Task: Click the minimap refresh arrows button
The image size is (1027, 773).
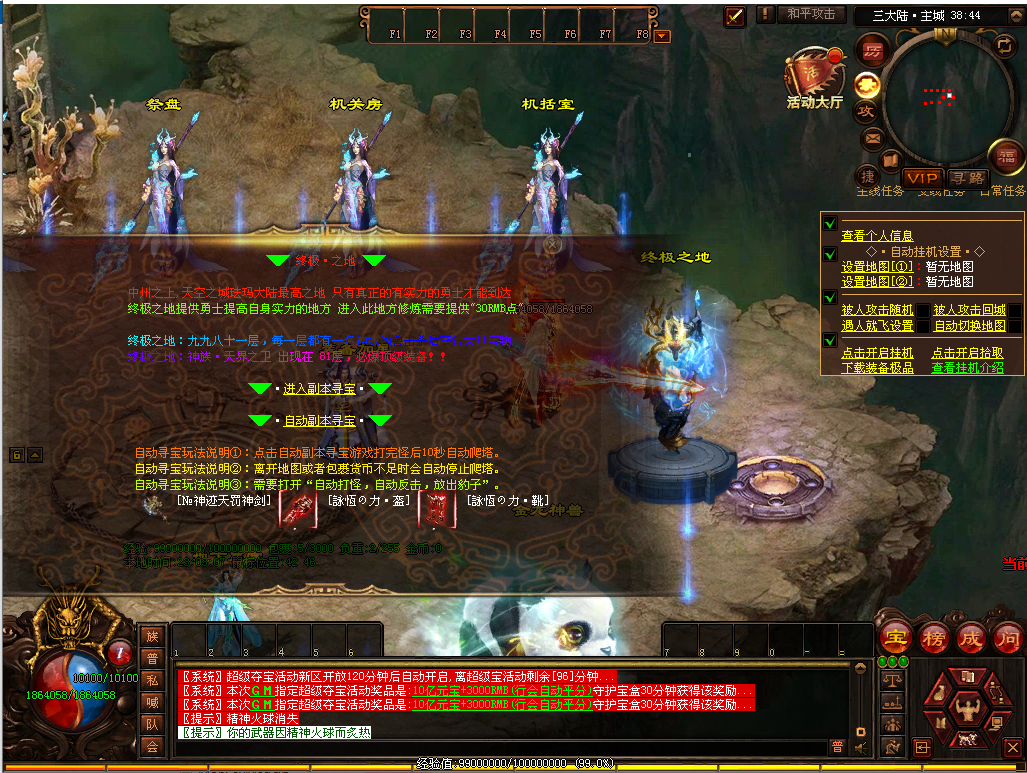Action: [1004, 46]
